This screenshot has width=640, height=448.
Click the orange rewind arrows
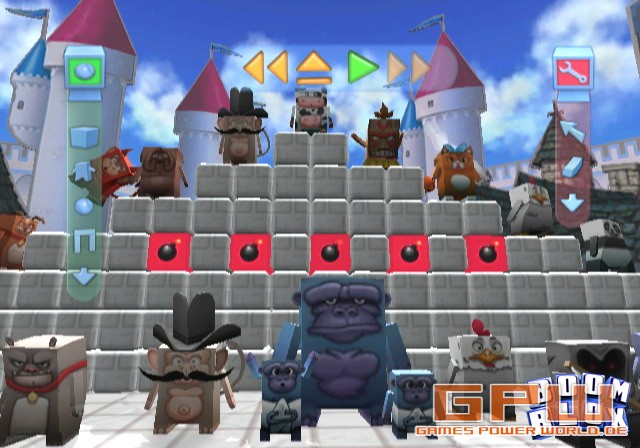(x=266, y=67)
